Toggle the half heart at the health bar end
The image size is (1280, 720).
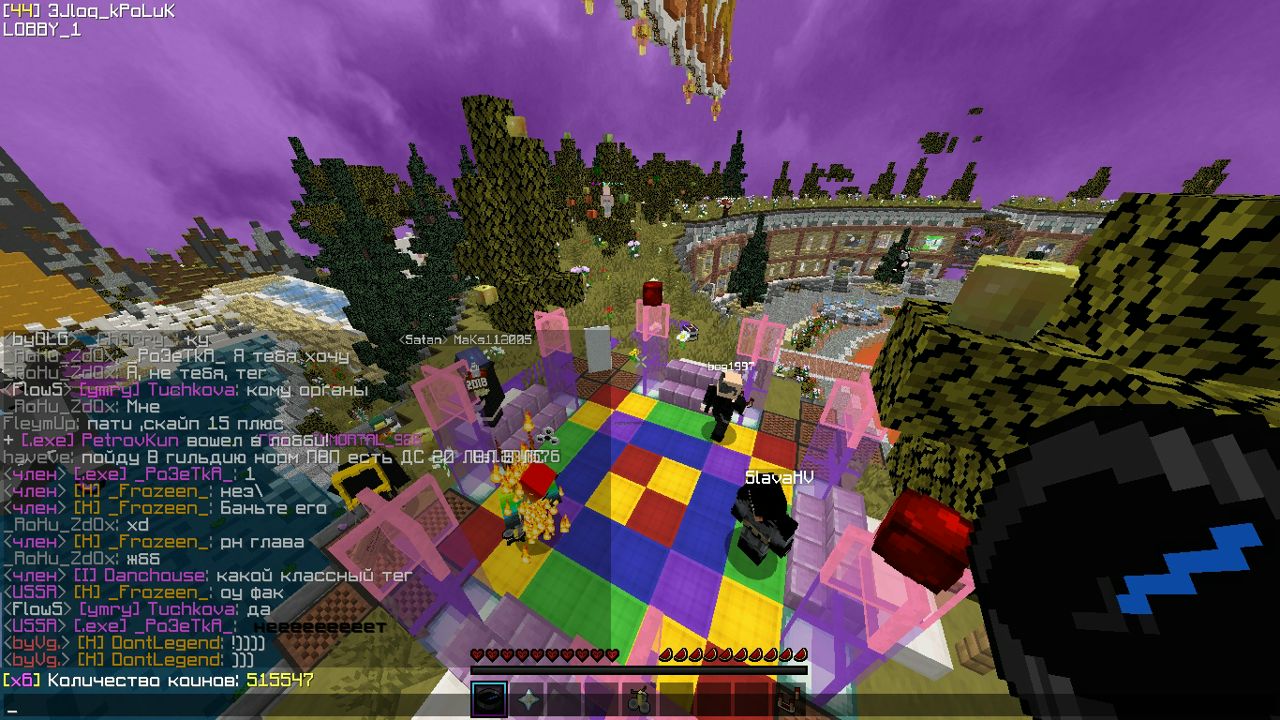point(611,654)
